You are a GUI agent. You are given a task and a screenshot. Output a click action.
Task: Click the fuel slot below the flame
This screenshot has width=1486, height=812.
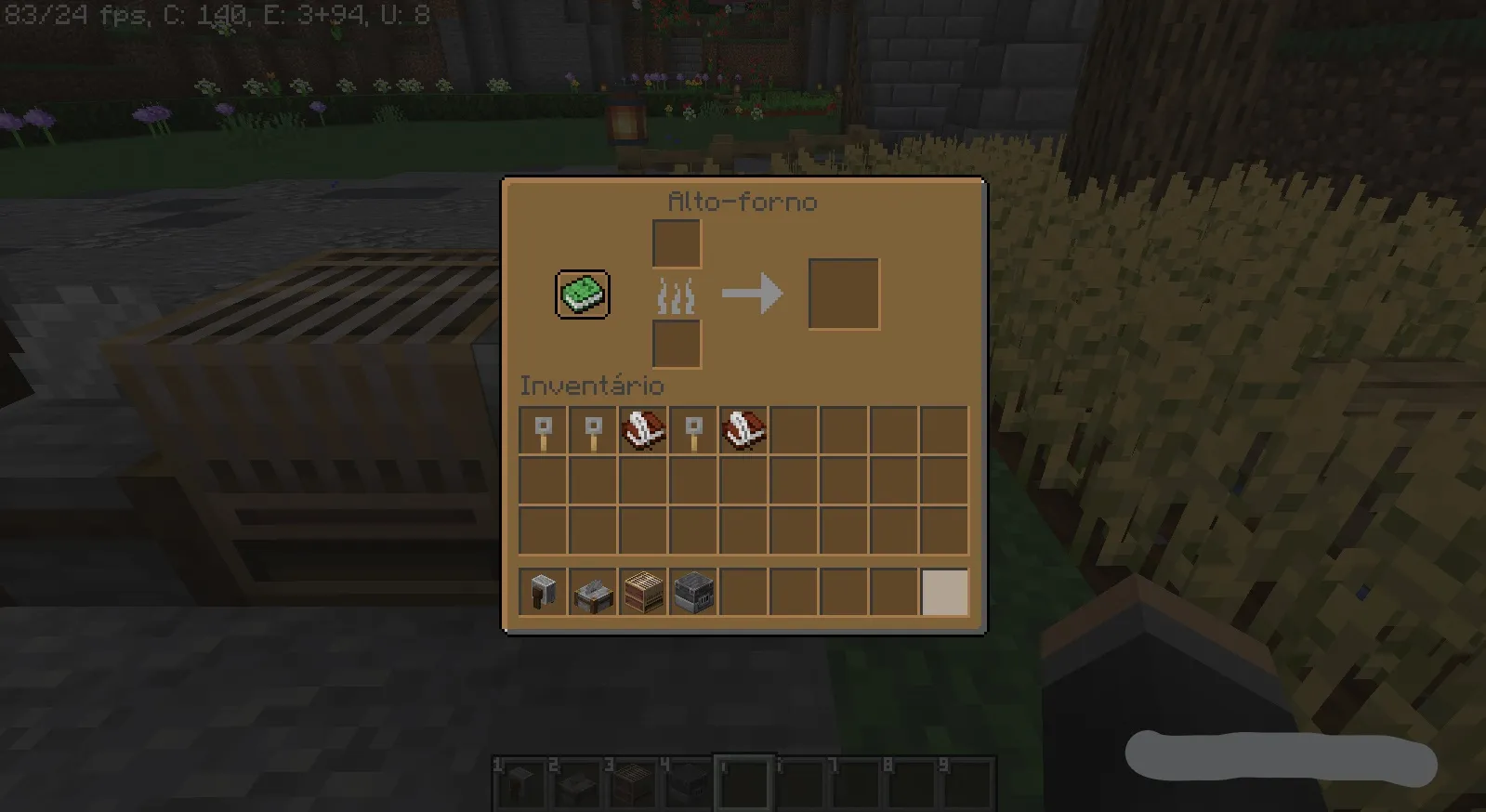675,344
